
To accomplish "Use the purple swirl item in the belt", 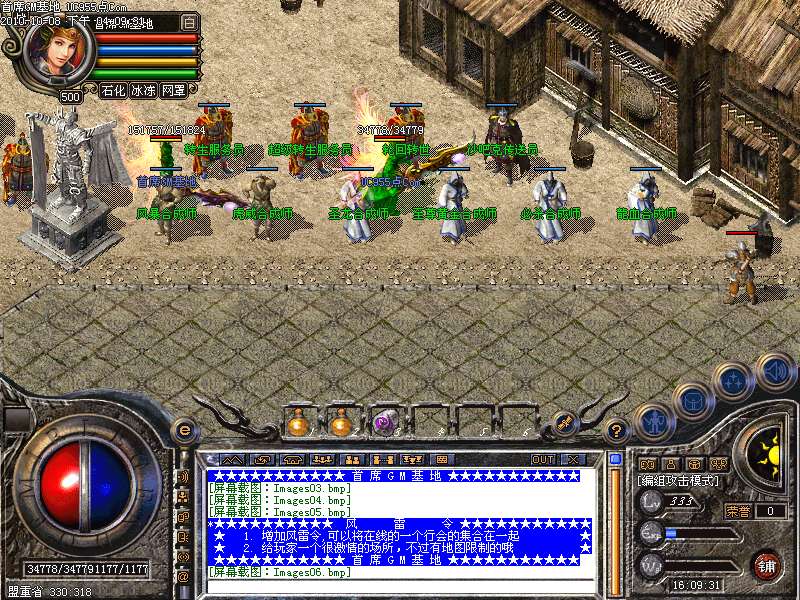I will pyautogui.click(x=384, y=423).
